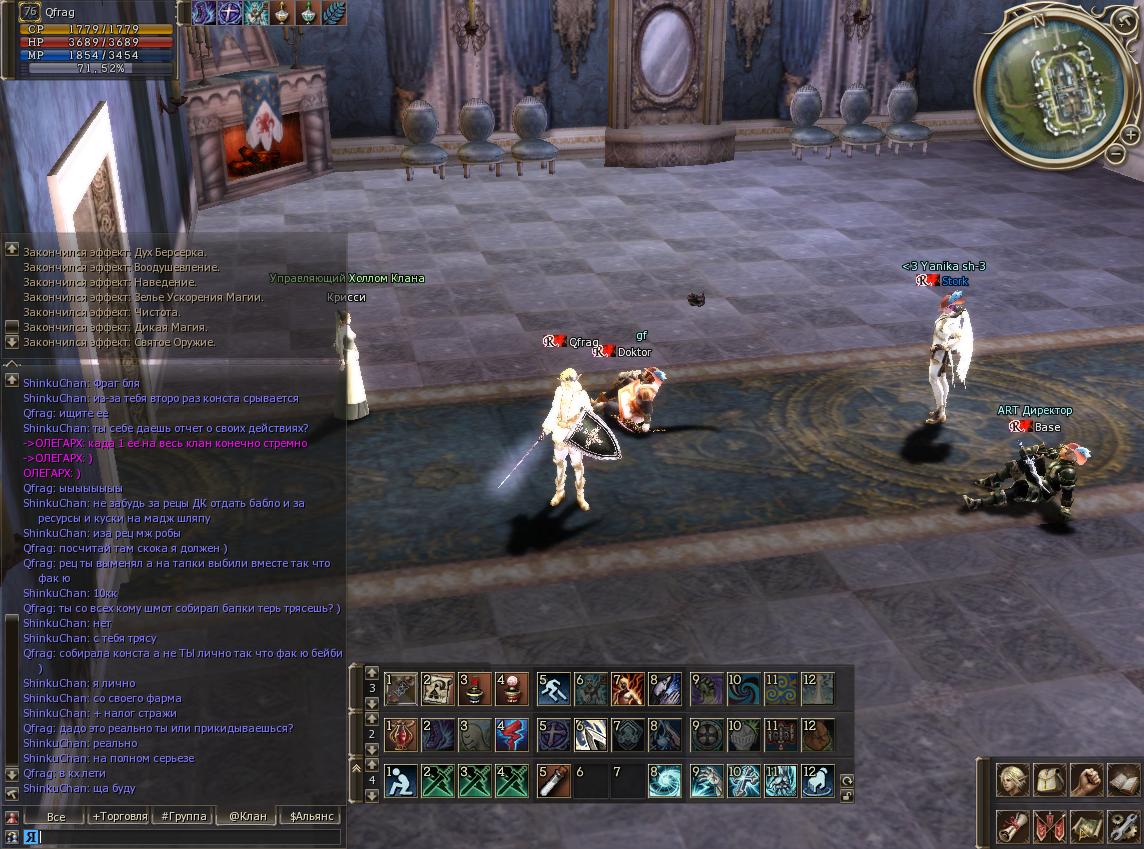Open the world map icon
The height and width of the screenshot is (849, 1144).
[x=1087, y=826]
